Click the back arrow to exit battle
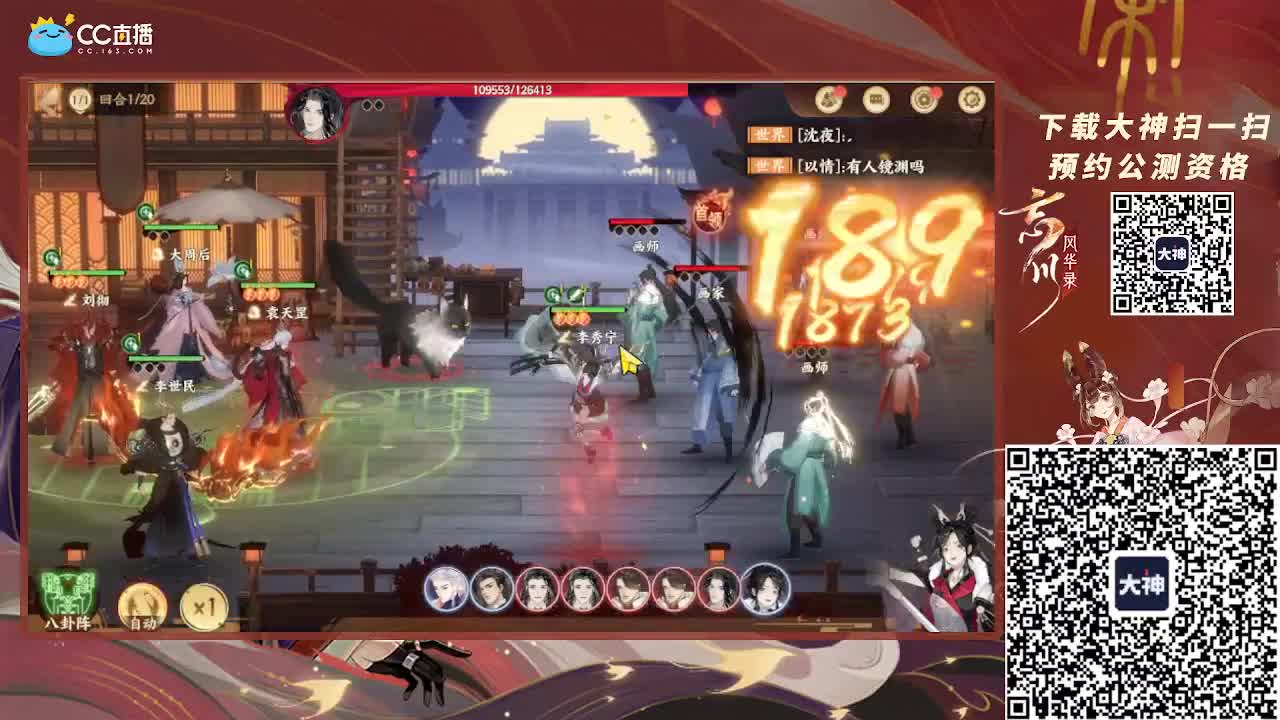Viewport: 1280px width, 720px height. pos(44,97)
